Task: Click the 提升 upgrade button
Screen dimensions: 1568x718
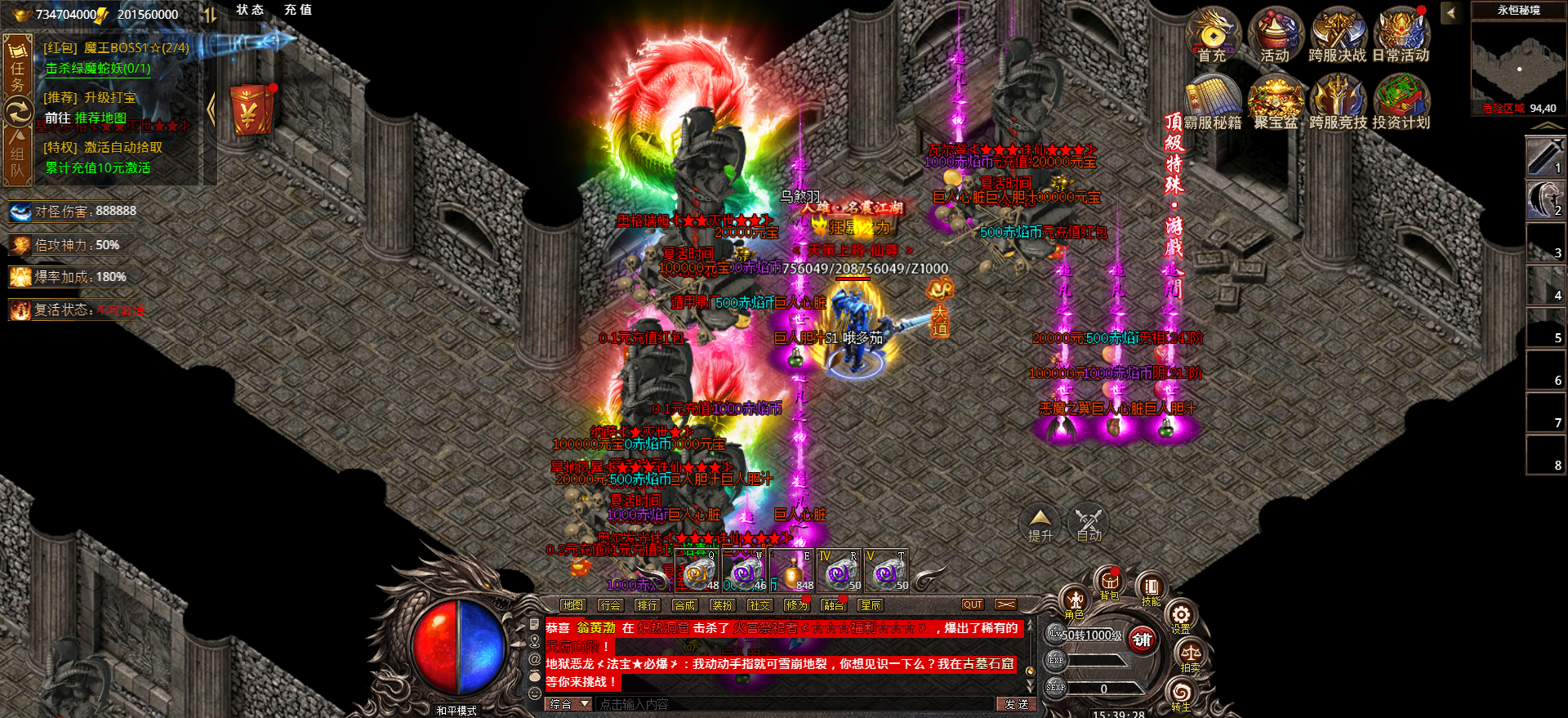Action: [x=1040, y=524]
